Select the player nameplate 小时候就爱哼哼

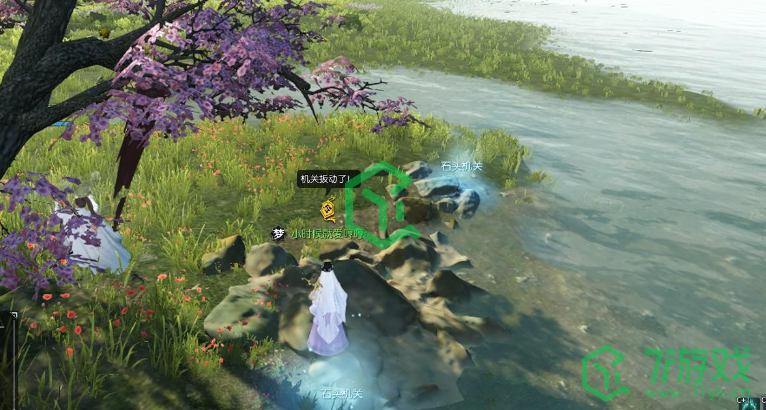326,233
